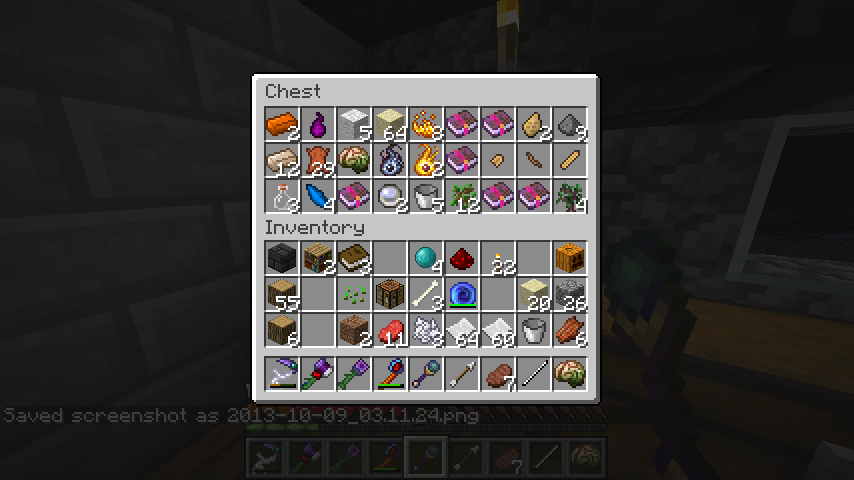Select the redstone dust pile
Screen dimensions: 854x480
pos(462,258)
